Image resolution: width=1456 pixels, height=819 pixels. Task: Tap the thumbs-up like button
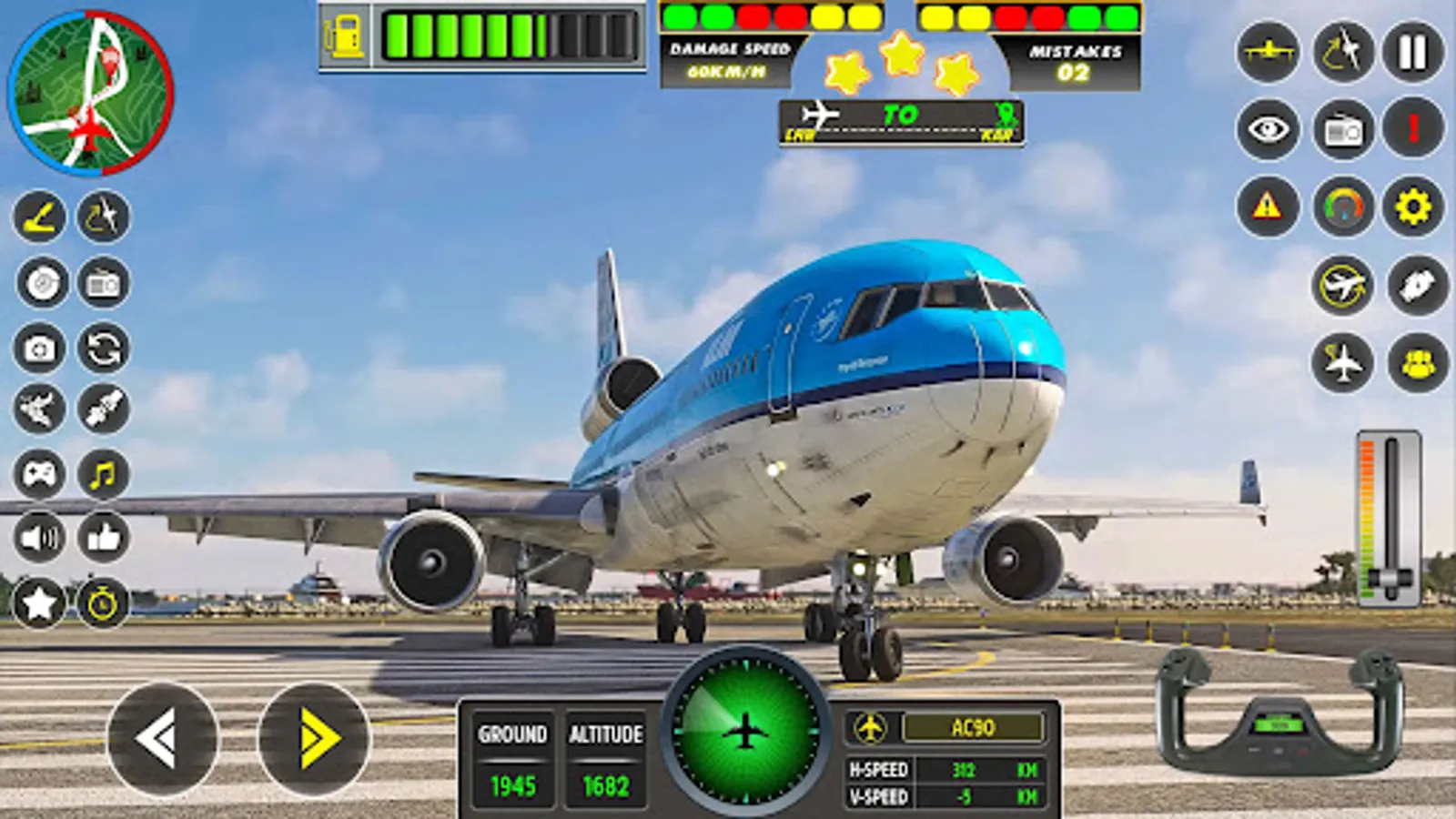103,537
